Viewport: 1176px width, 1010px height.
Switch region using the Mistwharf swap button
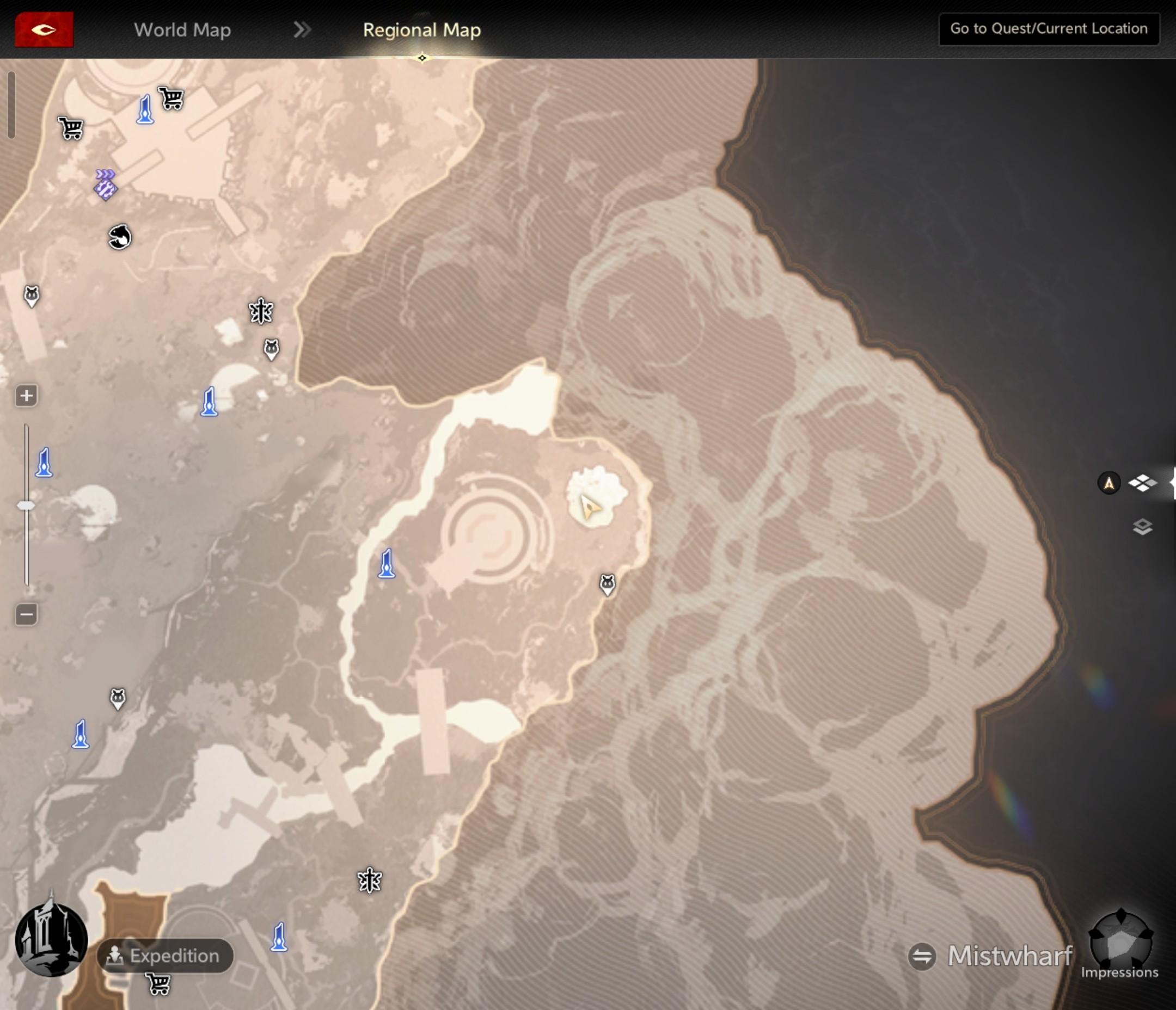(x=922, y=956)
